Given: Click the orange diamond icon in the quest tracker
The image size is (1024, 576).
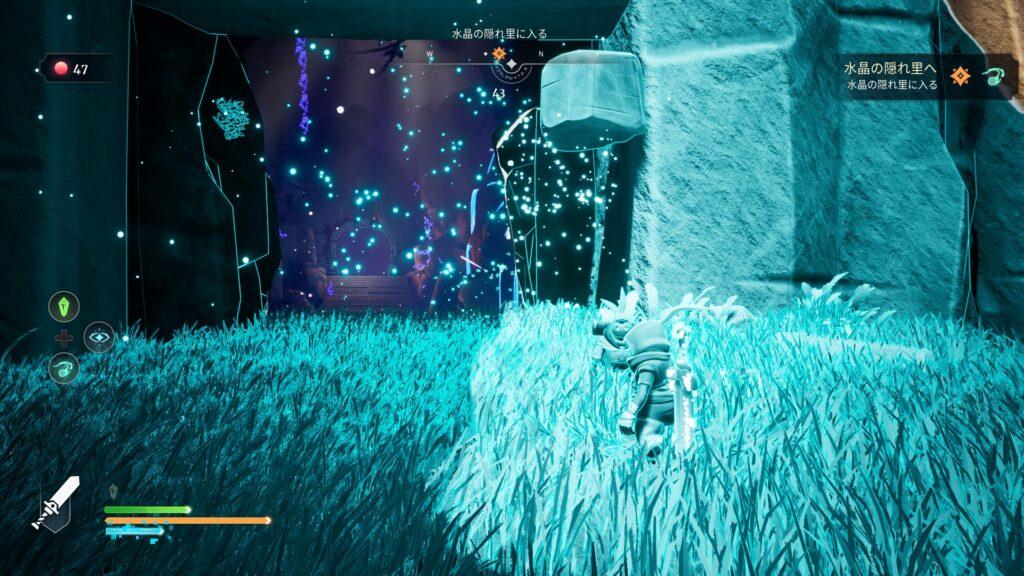Looking at the screenshot, I should pyautogui.click(x=963, y=76).
